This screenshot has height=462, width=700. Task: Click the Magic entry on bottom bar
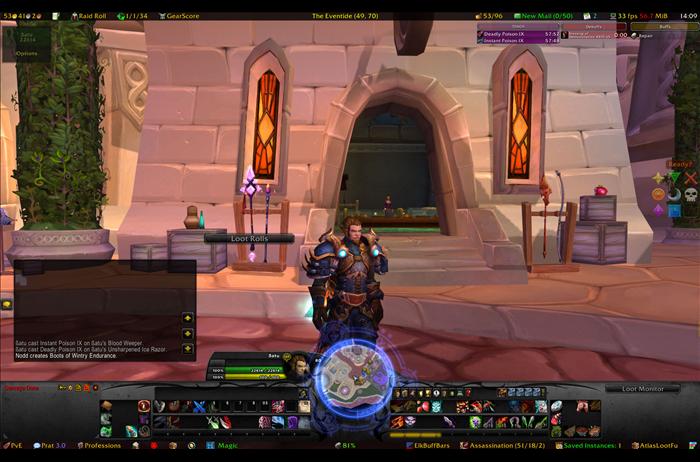point(227,445)
